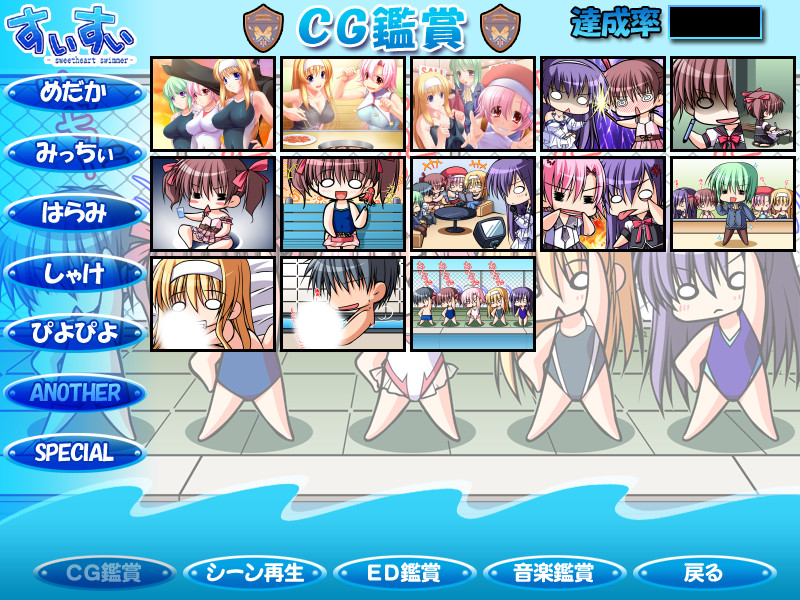Image resolution: width=800 pixels, height=600 pixels.
Task: Switch to the ANOTHER category
Action: tap(75, 392)
